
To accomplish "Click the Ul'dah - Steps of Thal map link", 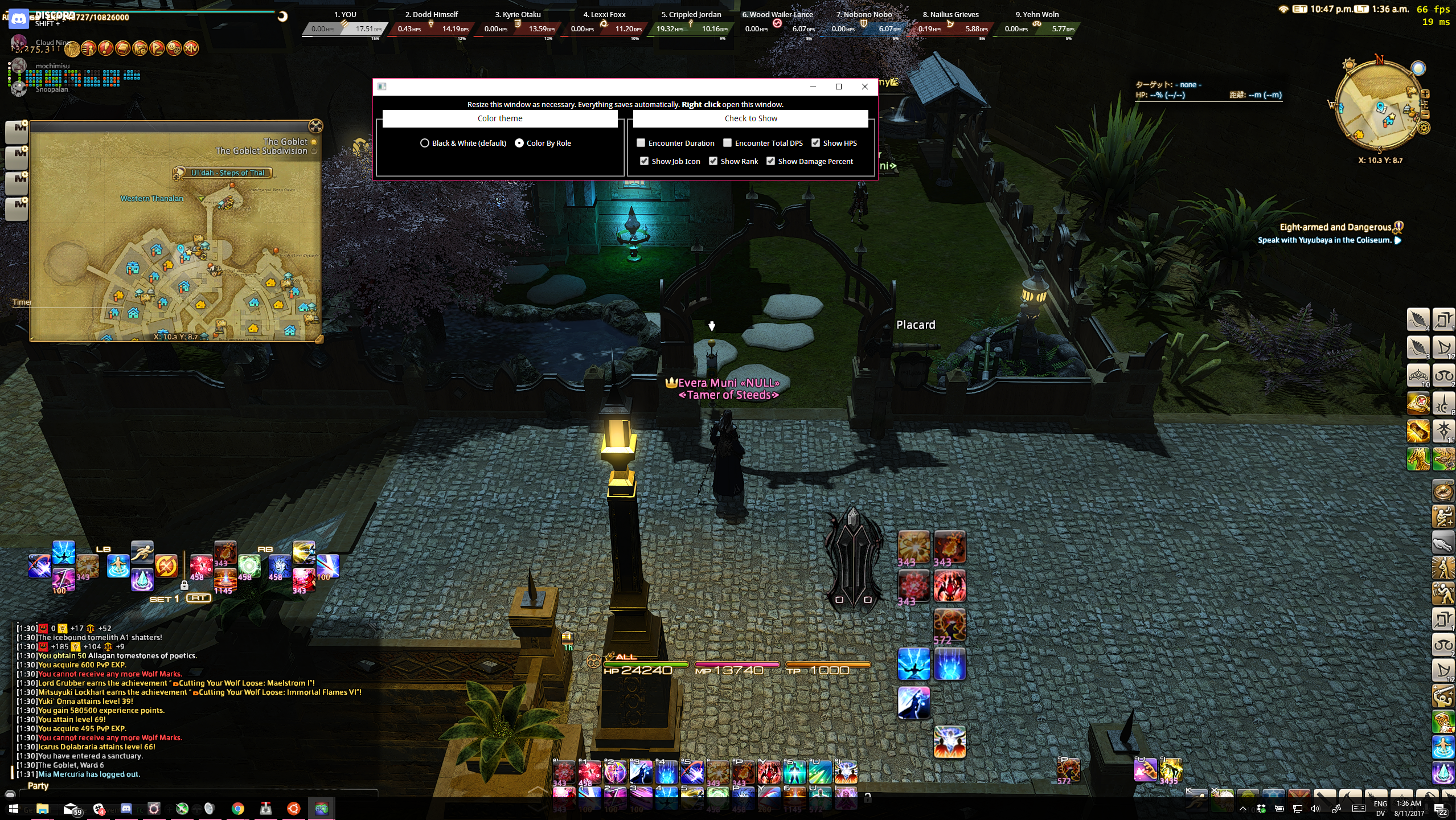I will tap(227, 173).
